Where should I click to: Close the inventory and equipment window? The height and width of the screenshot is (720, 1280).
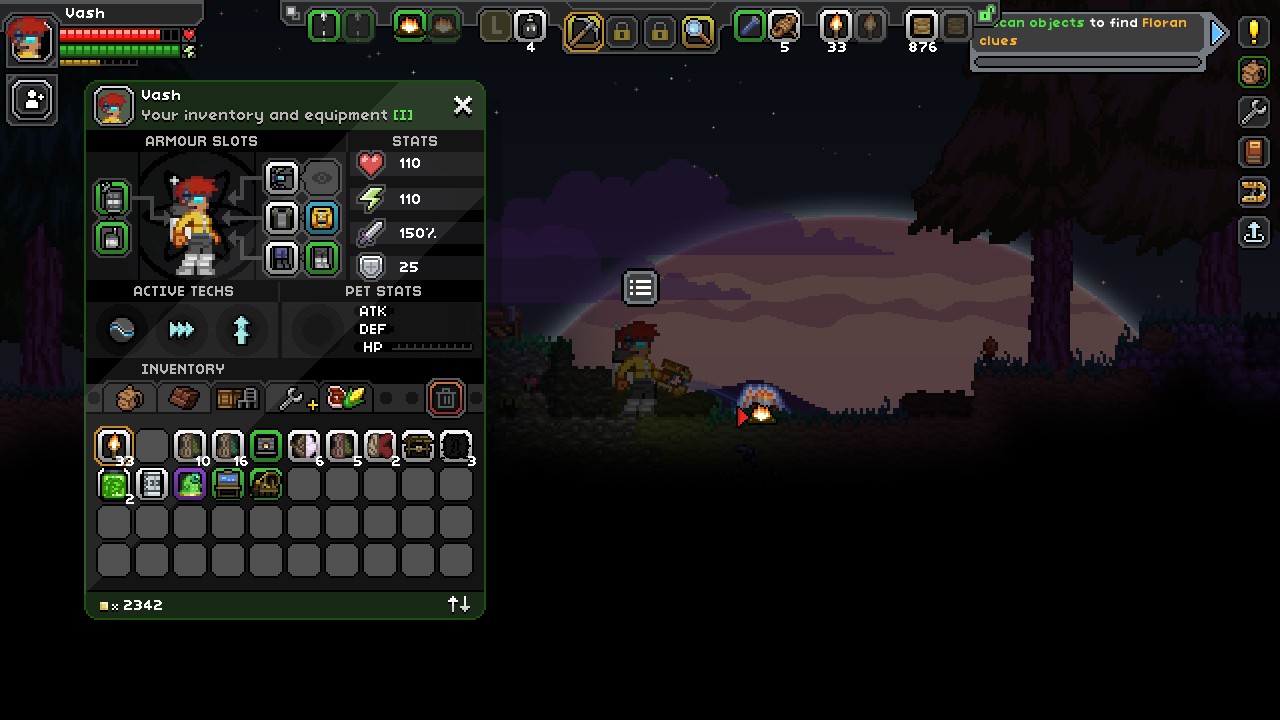462,105
